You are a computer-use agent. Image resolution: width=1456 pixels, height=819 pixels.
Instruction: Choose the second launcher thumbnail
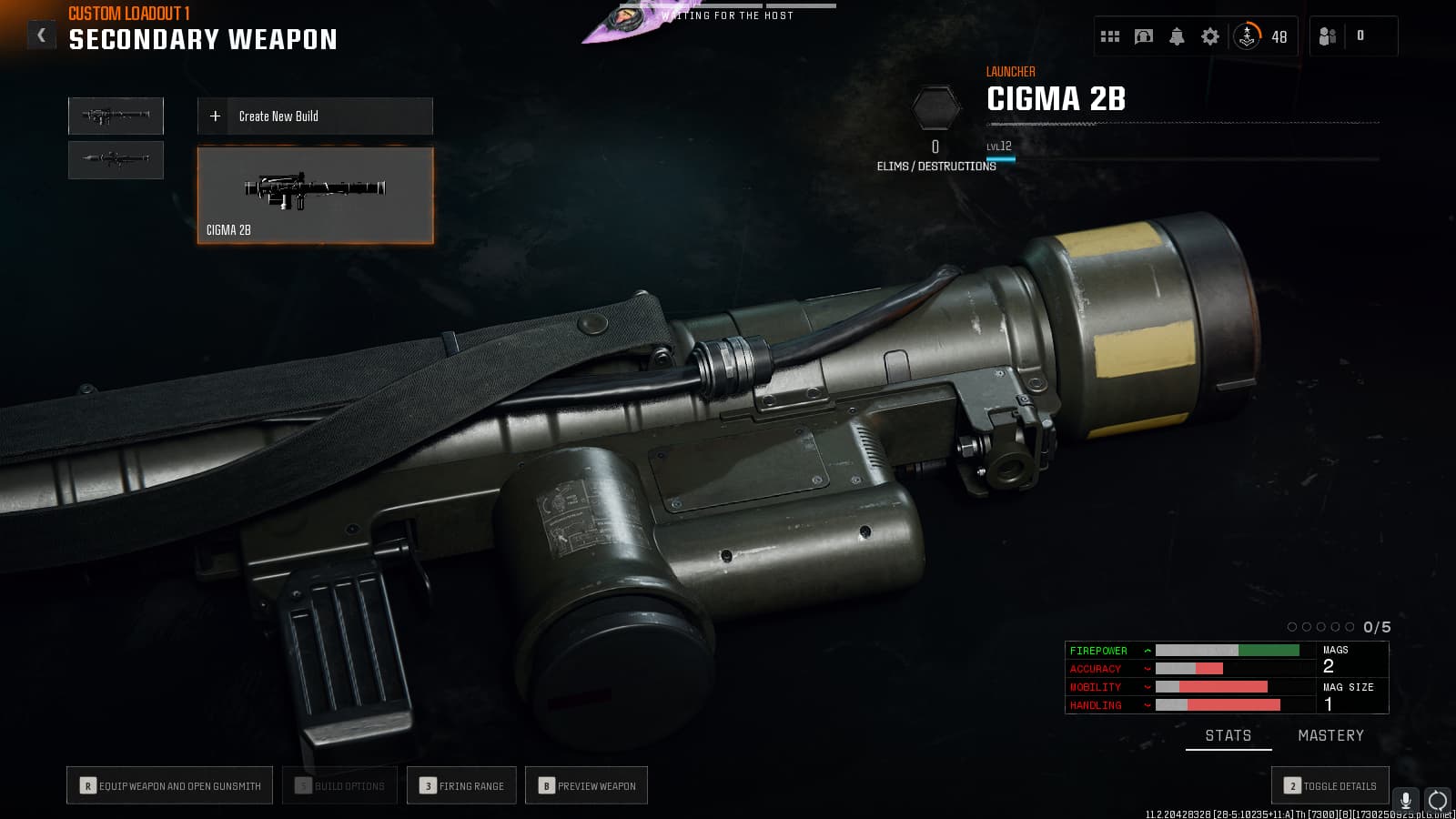[x=116, y=159]
